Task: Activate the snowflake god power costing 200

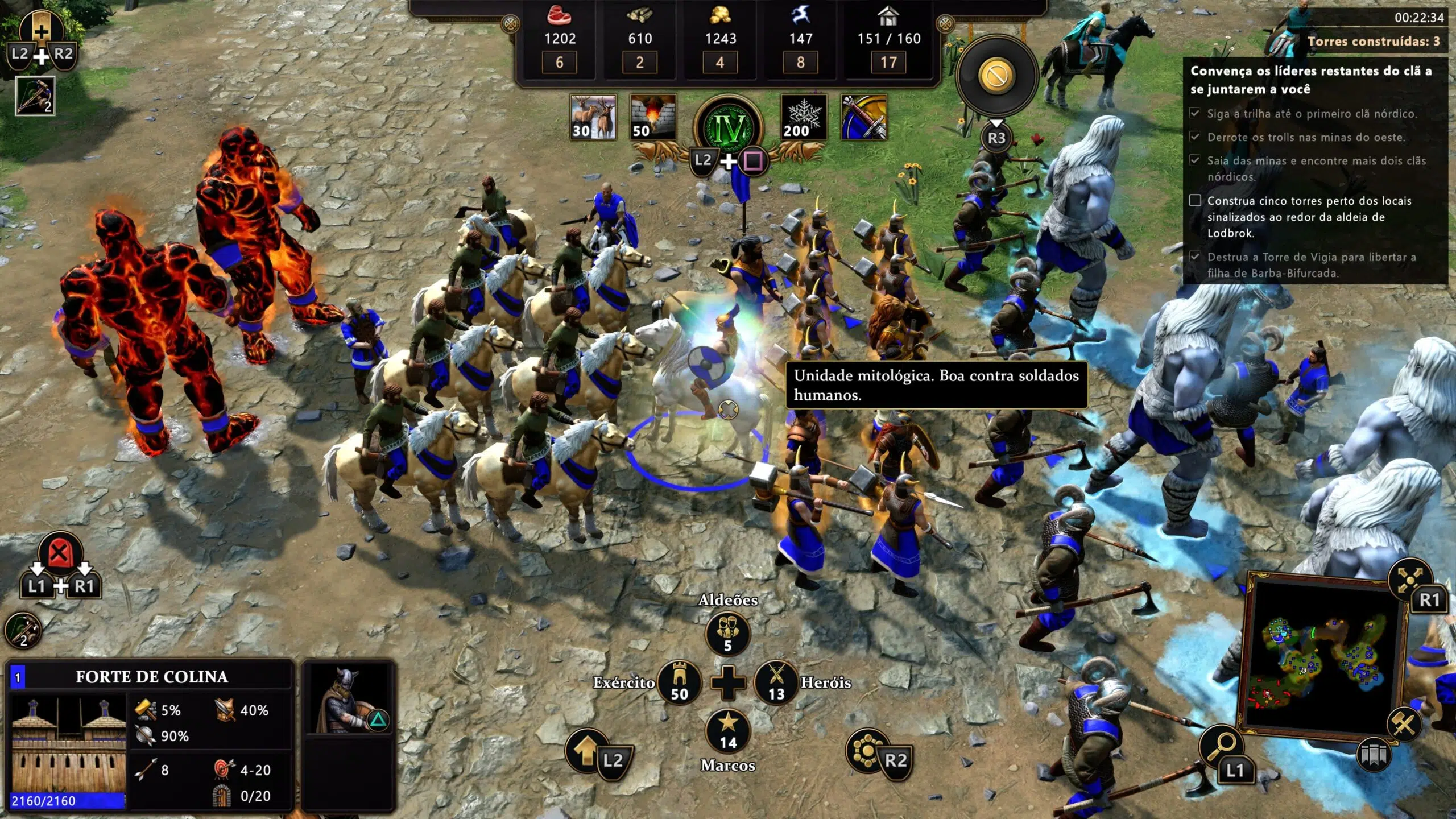Action: coord(803,117)
